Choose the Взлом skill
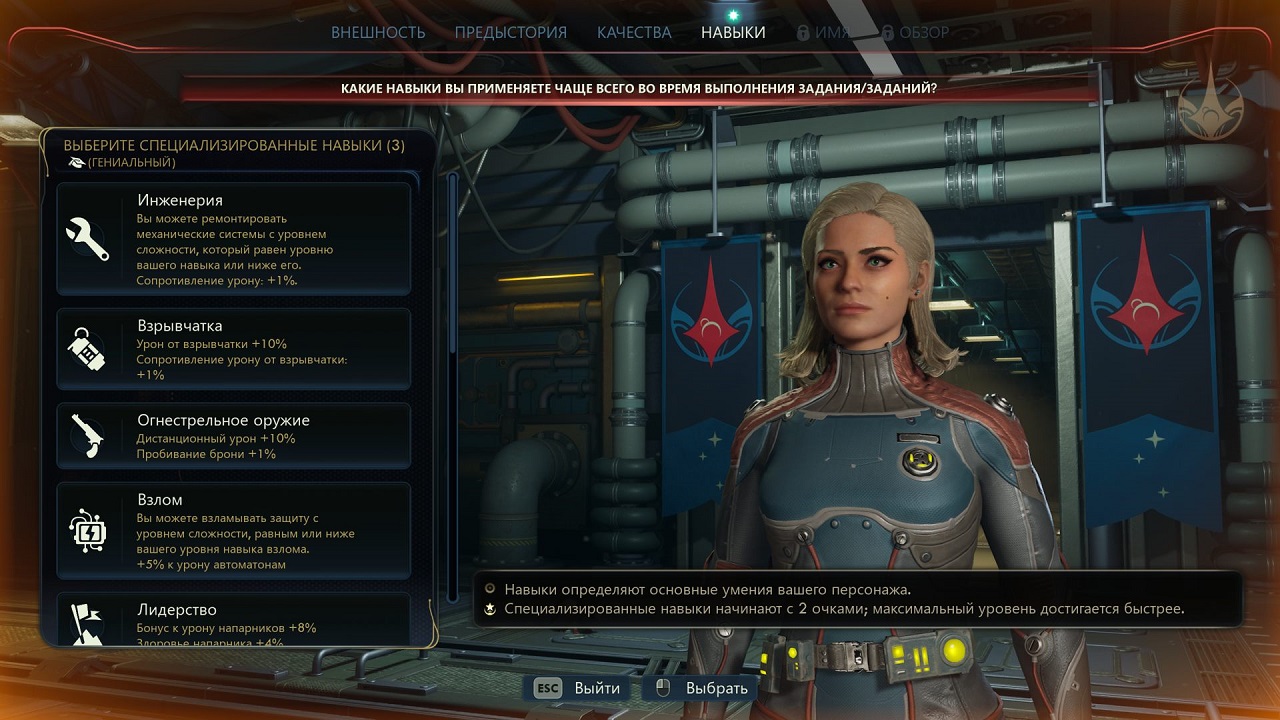 (234, 531)
